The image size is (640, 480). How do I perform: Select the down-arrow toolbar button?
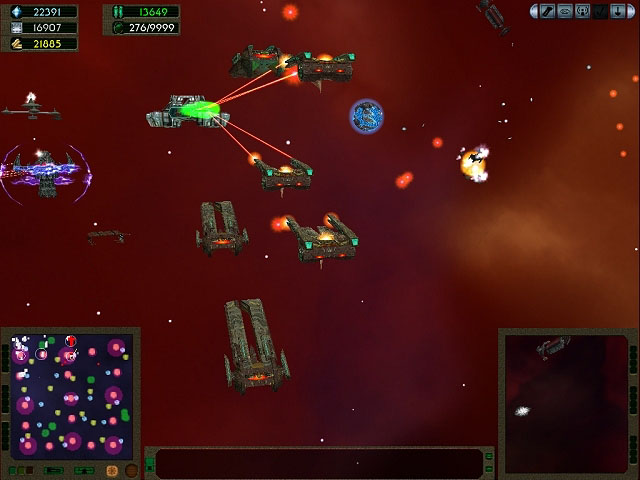coord(616,11)
